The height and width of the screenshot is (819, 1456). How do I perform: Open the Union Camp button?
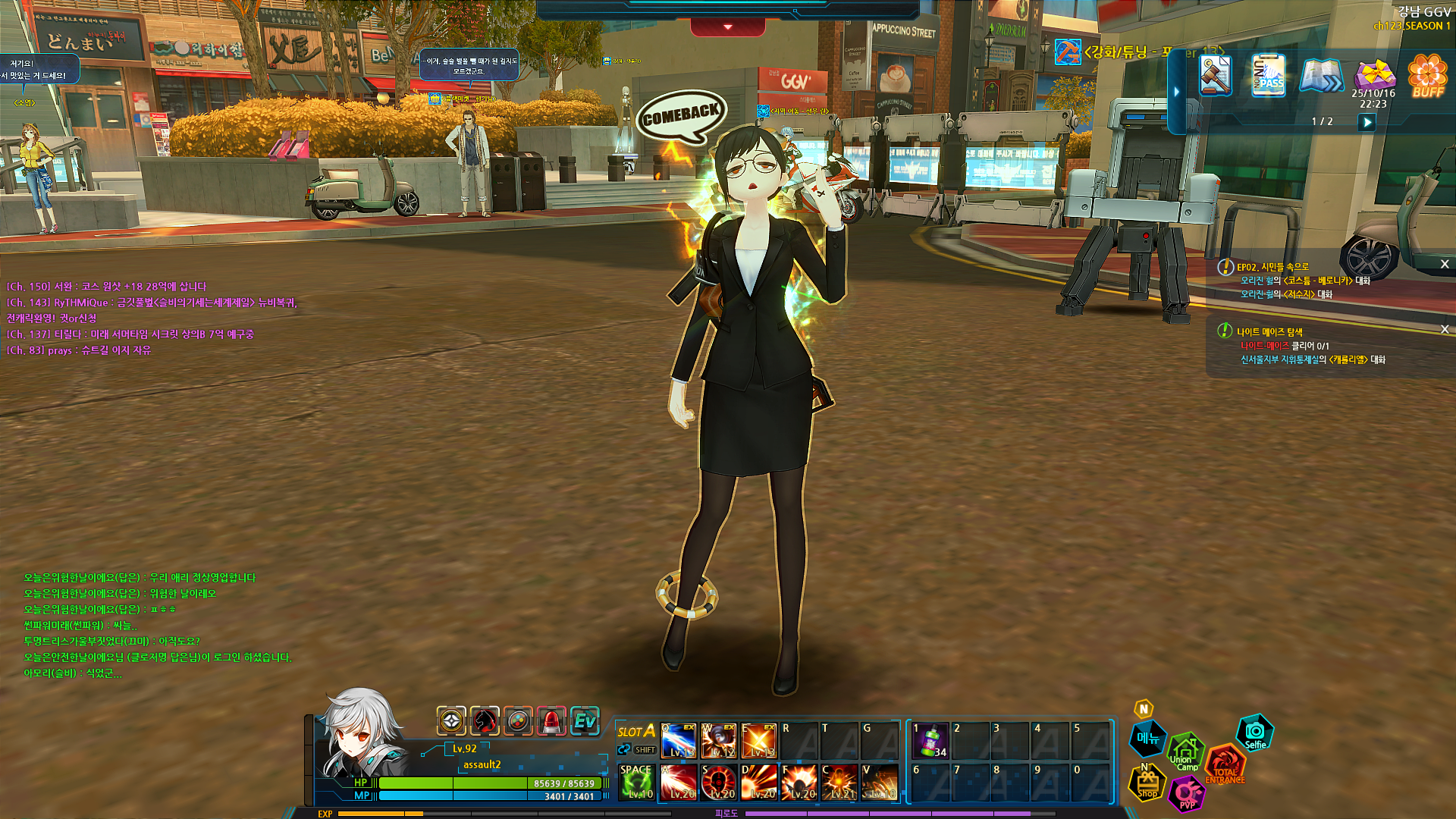point(1185,753)
